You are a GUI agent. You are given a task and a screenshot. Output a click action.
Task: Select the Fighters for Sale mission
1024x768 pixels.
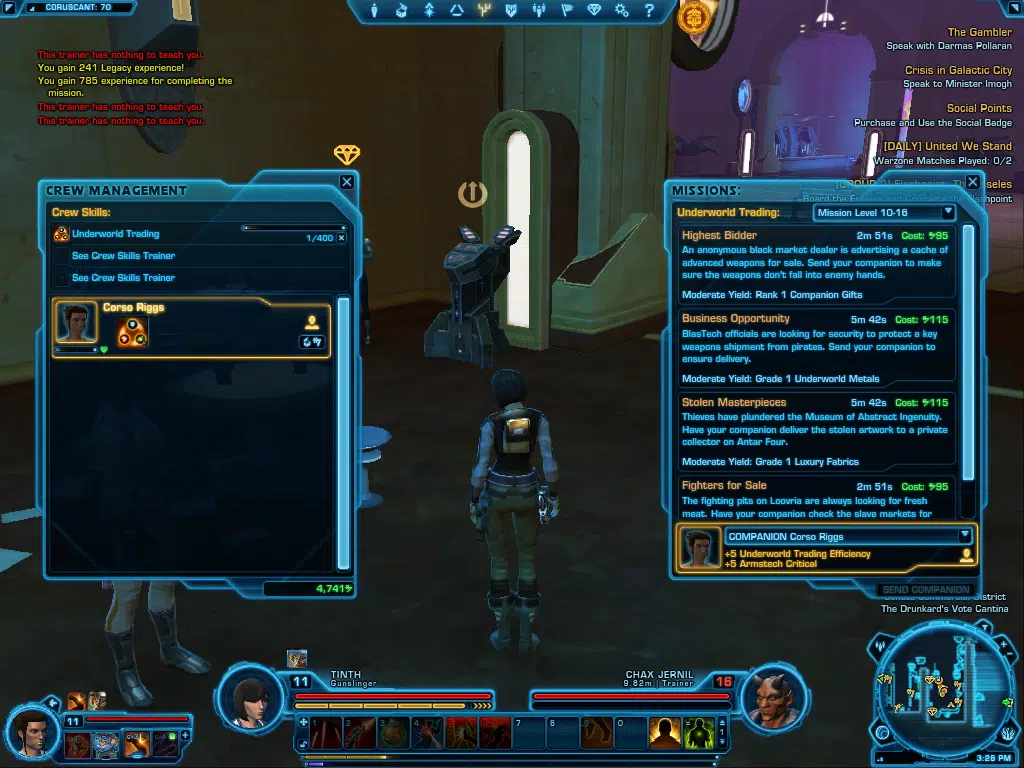coord(815,498)
